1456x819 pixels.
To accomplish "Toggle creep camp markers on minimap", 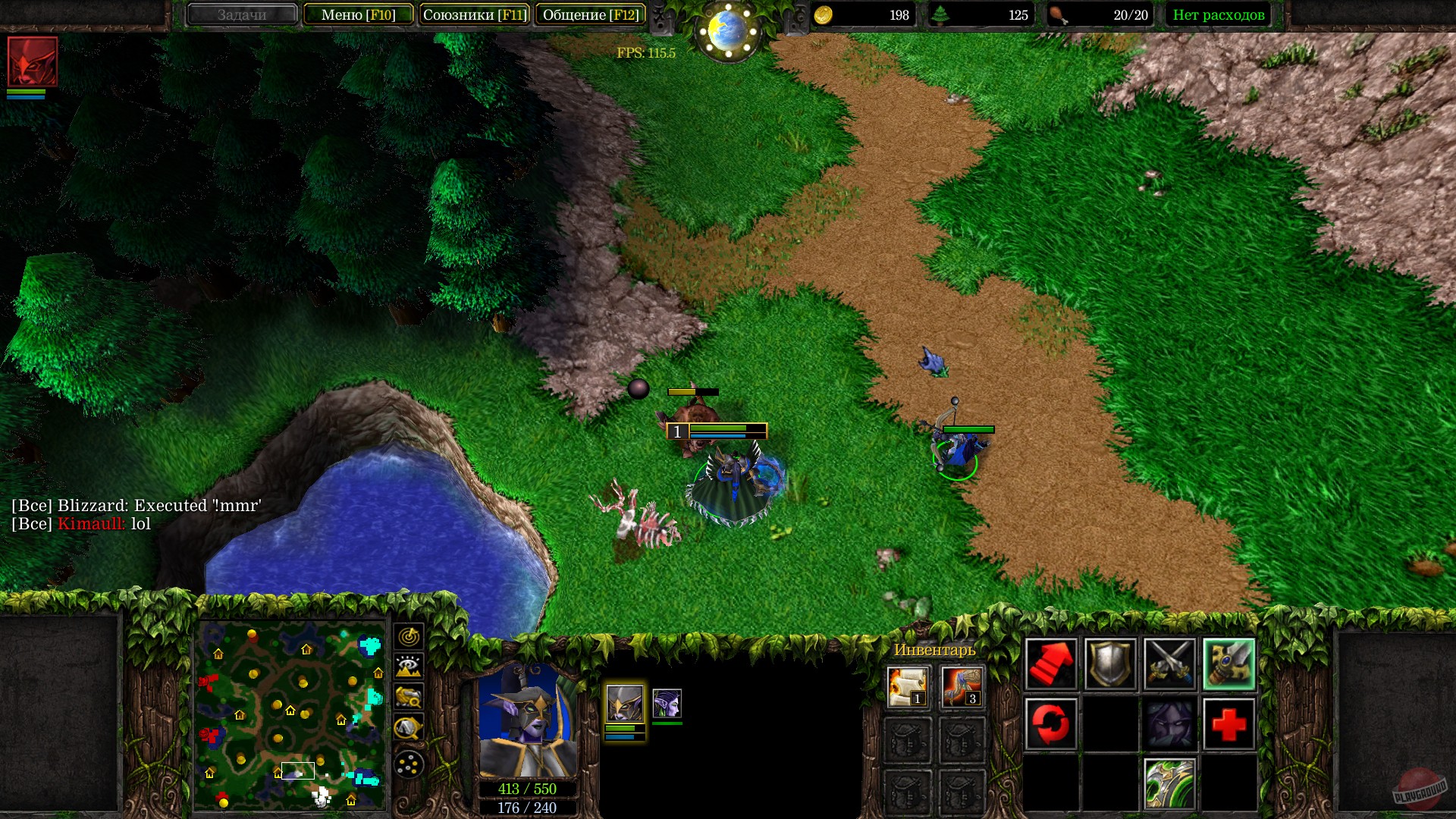I will point(409,726).
